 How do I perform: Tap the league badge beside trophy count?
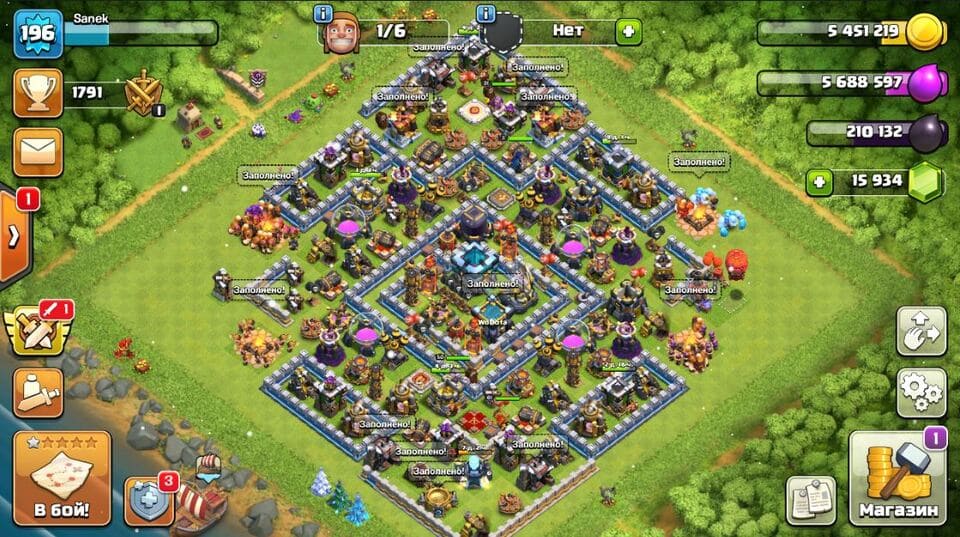[143, 94]
